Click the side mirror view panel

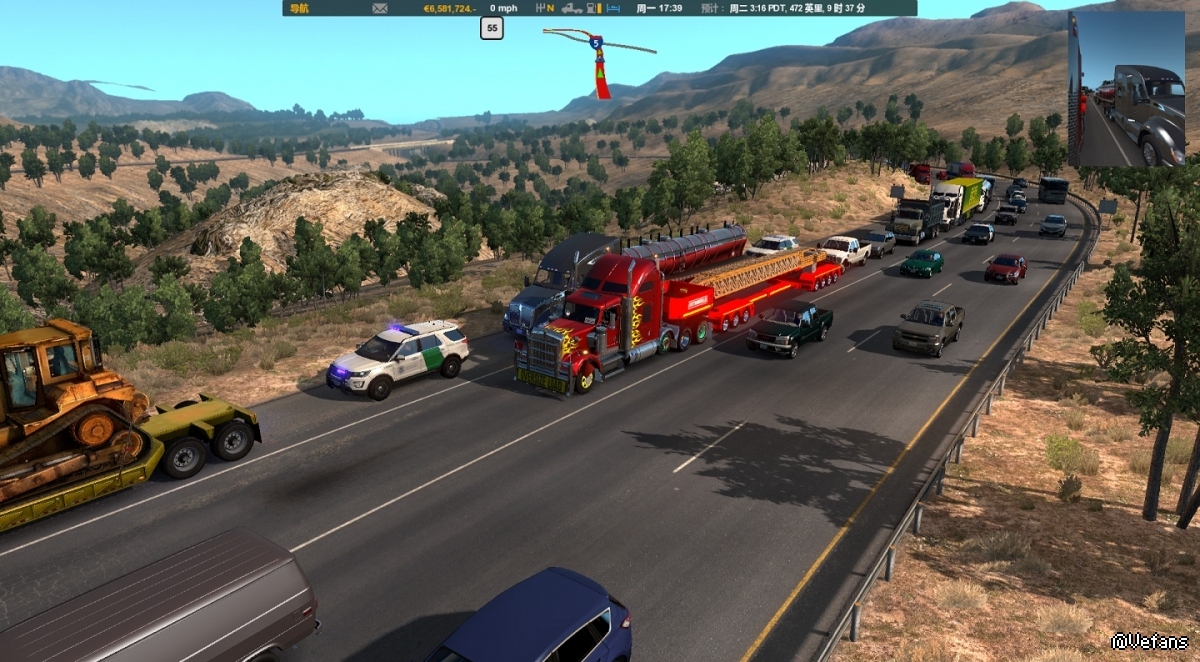pyautogui.click(x=1126, y=89)
